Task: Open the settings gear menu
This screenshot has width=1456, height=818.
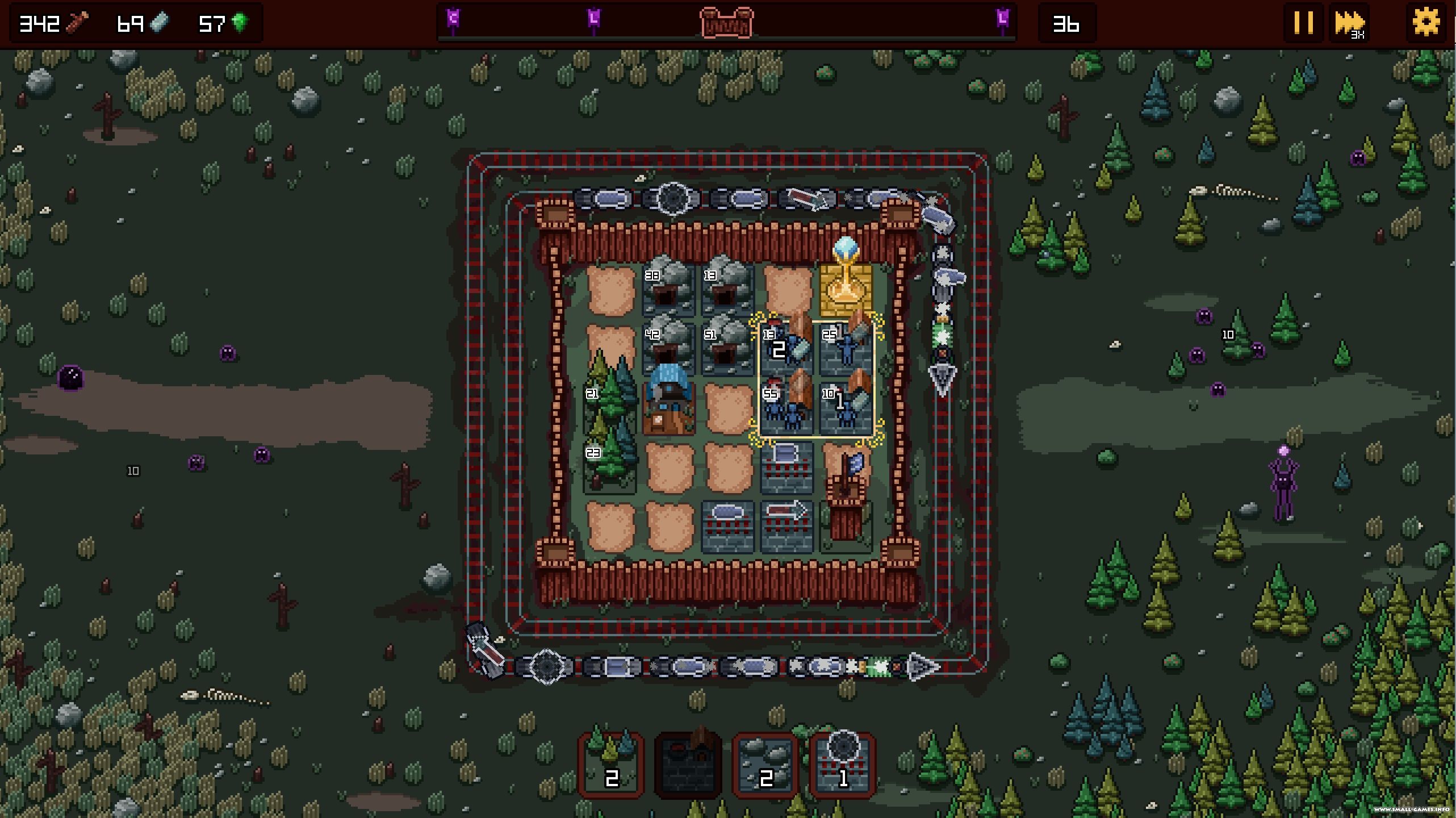Action: tap(1426, 23)
